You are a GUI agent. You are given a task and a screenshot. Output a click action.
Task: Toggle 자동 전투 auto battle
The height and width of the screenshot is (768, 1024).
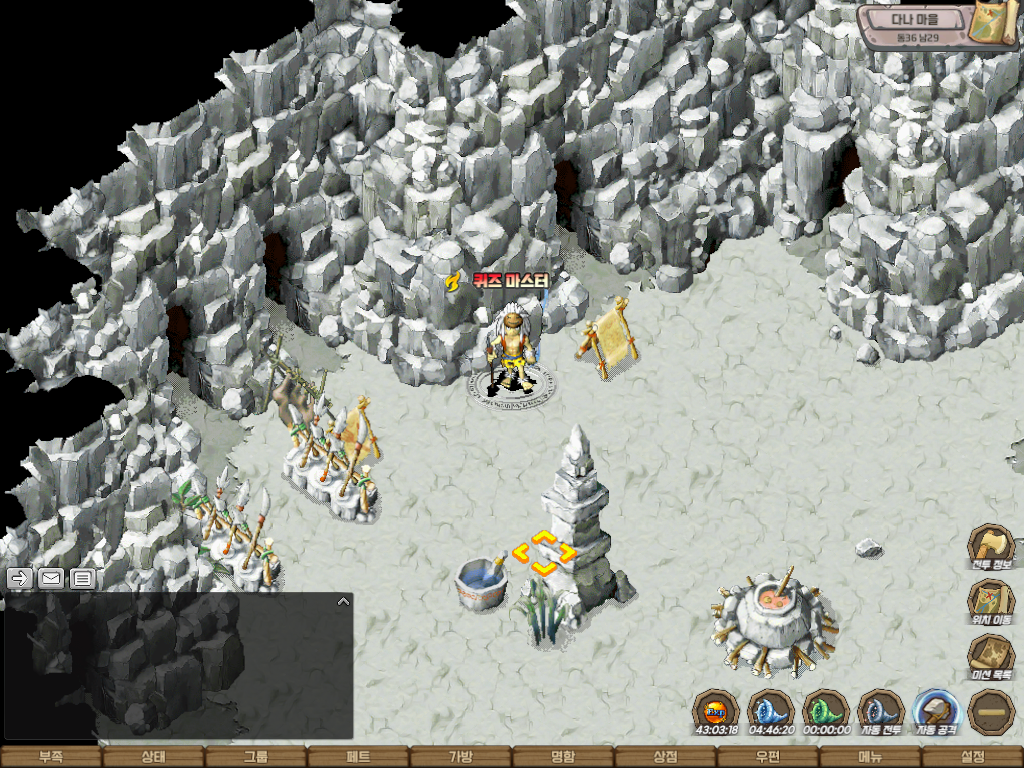[881, 712]
